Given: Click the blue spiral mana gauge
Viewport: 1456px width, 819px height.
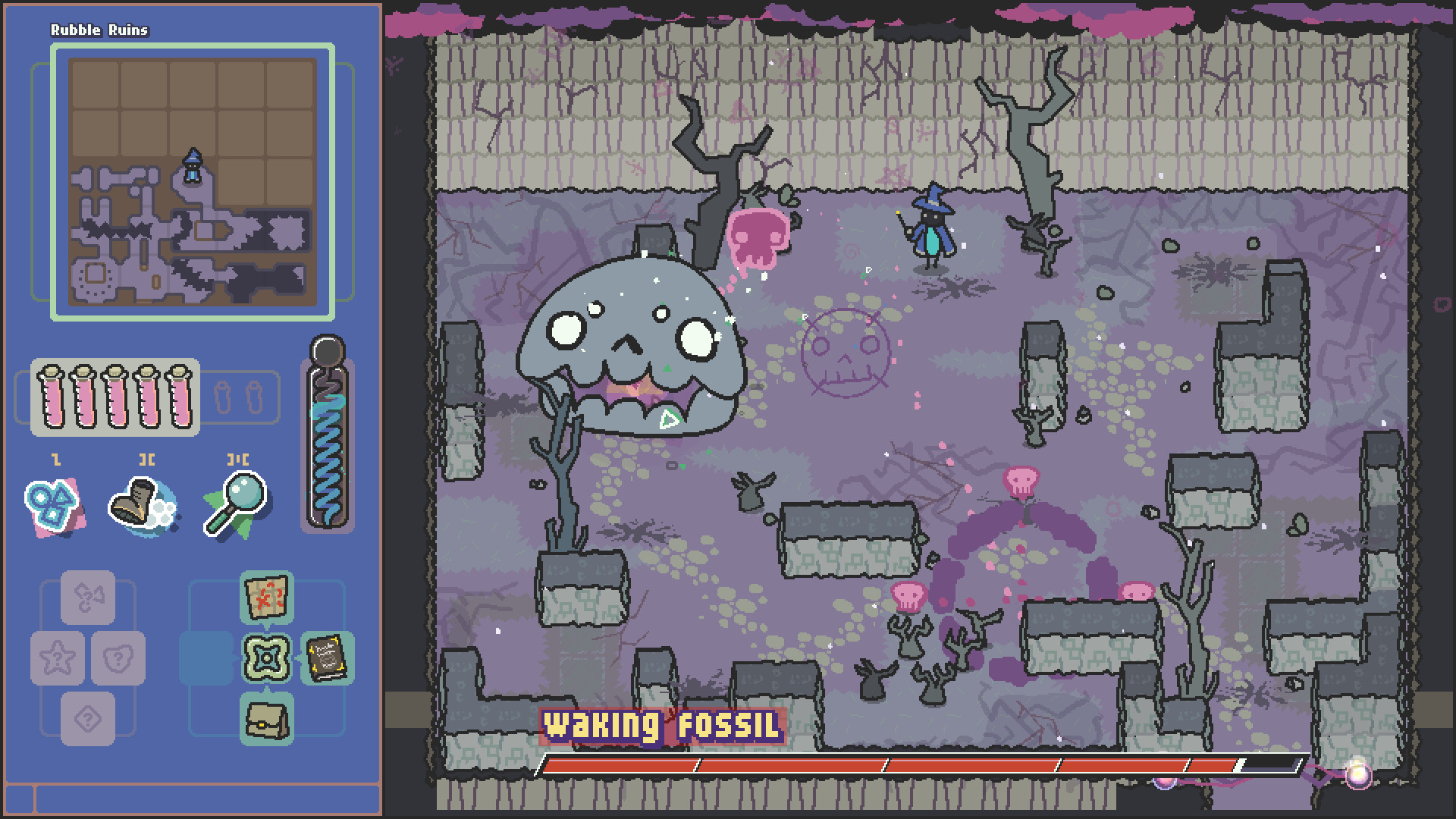Looking at the screenshot, I should tap(327, 440).
